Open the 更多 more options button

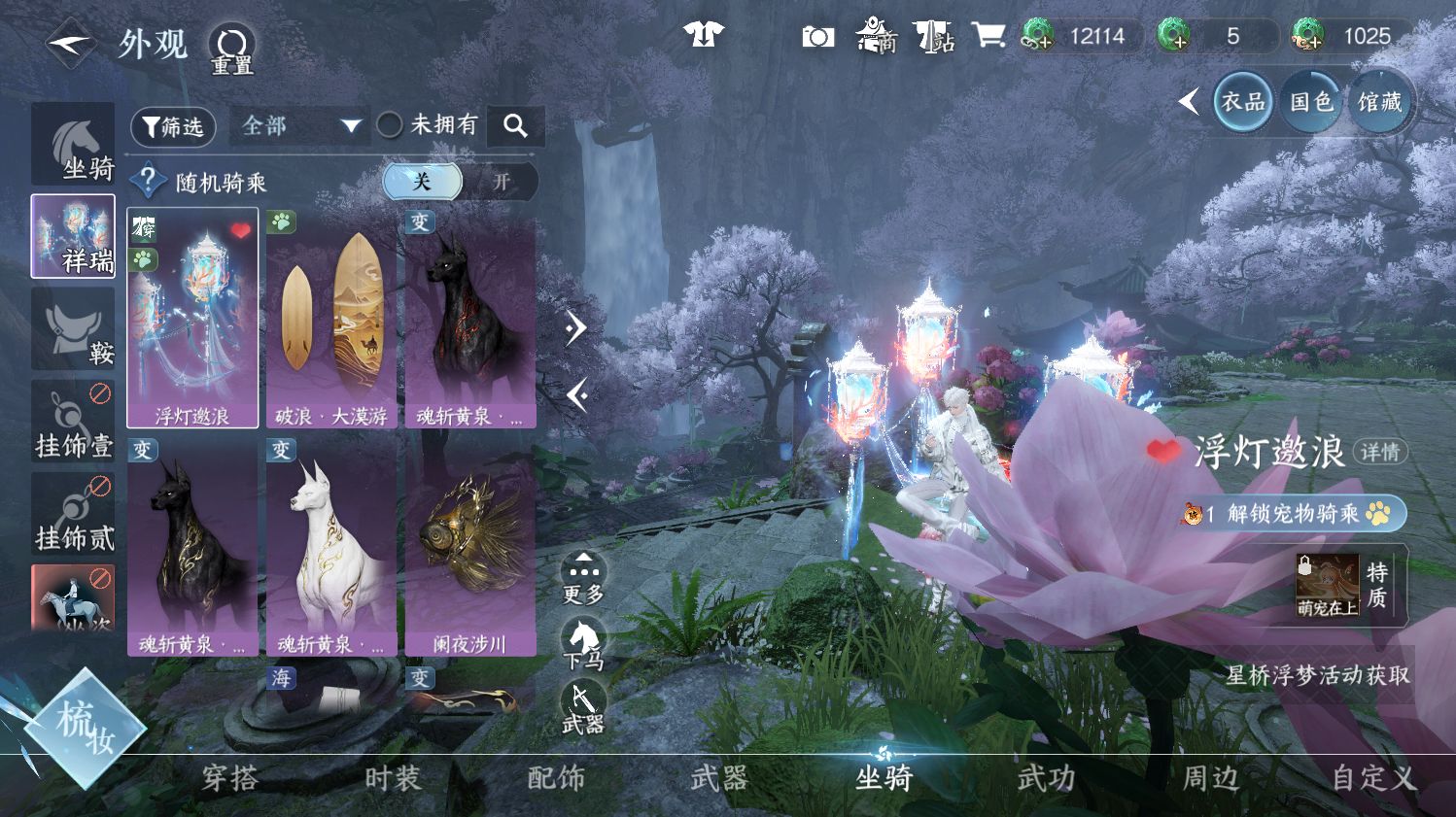583,579
